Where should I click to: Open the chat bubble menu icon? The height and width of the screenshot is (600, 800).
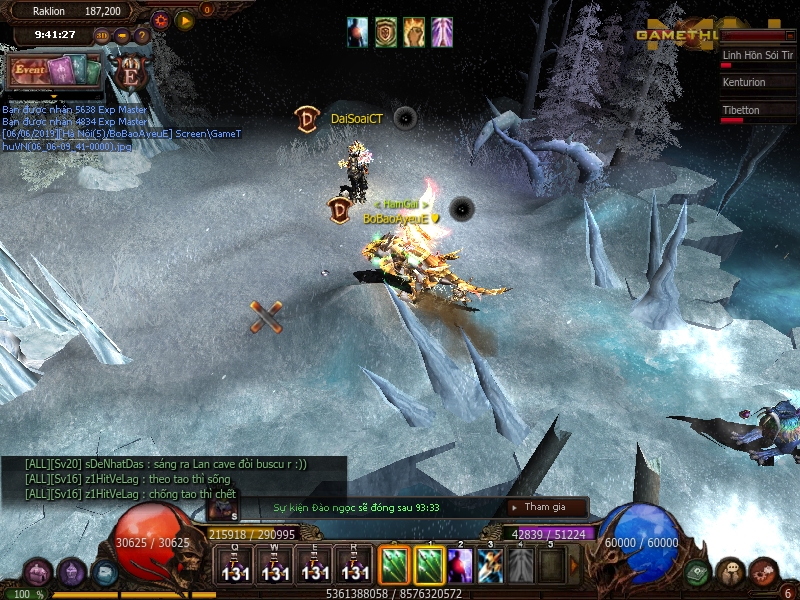(730, 572)
